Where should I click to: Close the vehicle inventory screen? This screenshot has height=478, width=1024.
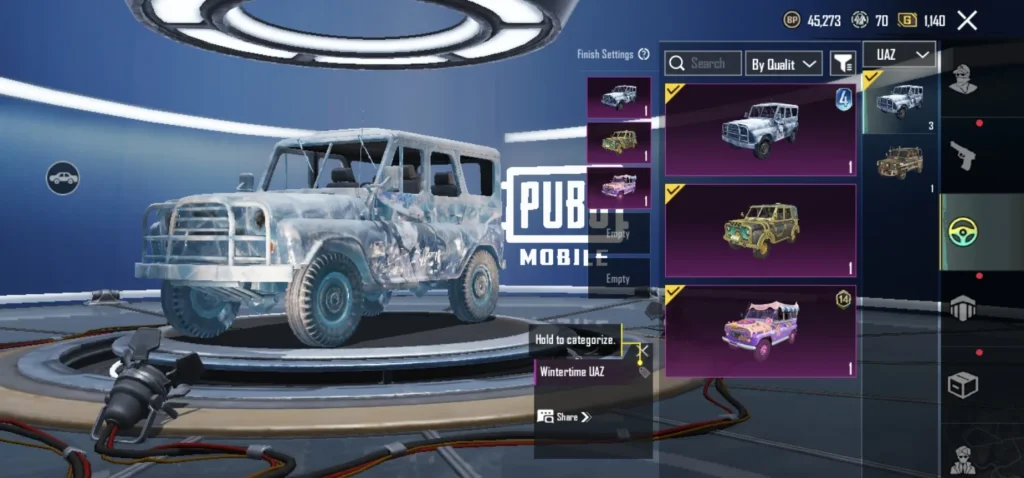967,20
